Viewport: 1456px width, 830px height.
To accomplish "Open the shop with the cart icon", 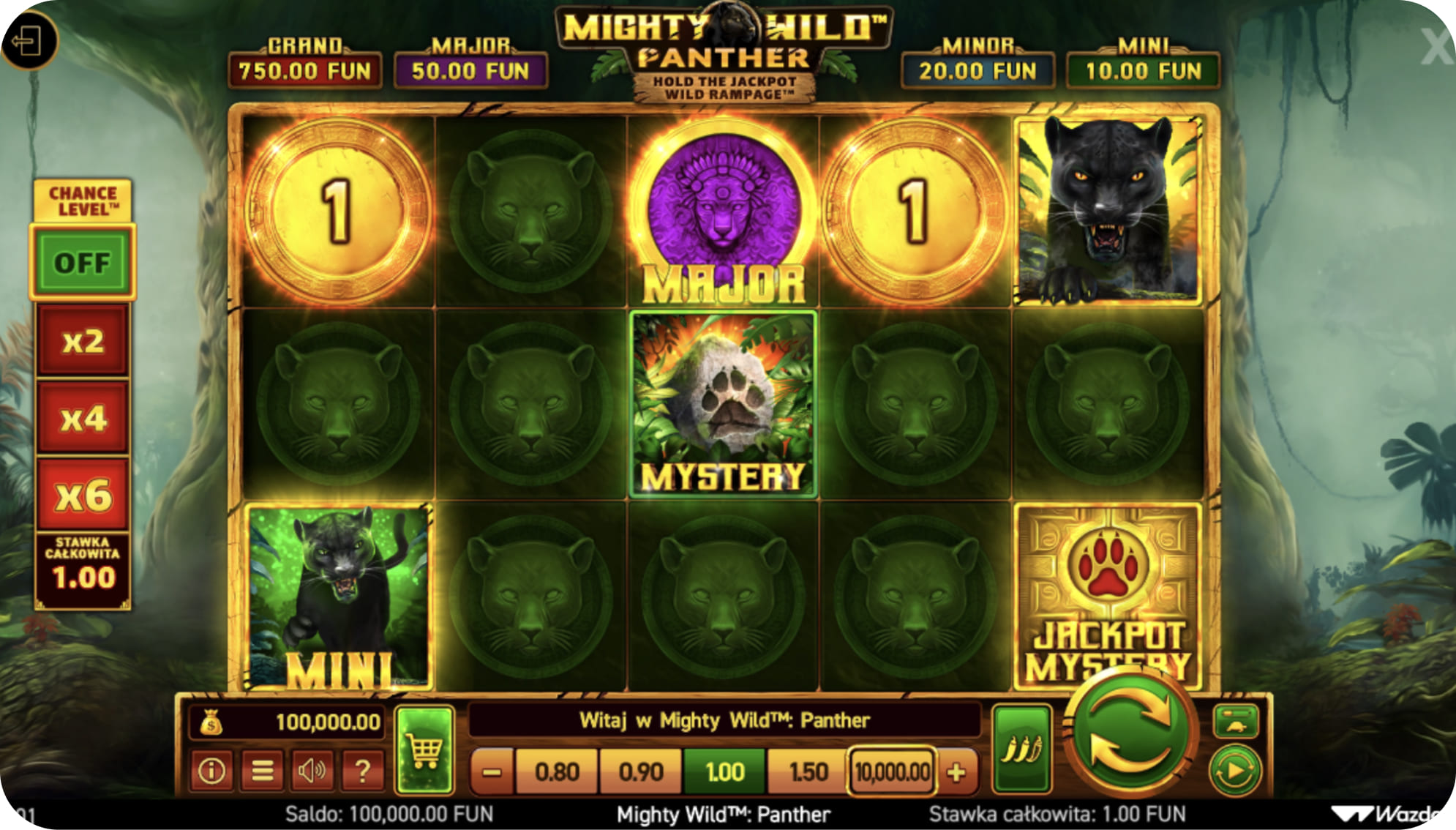I will coord(424,749).
